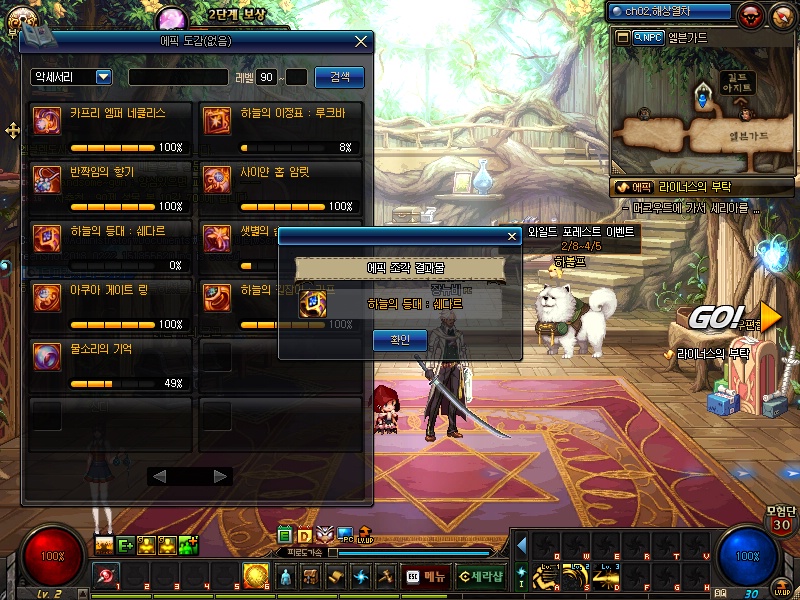Viewport: 800px width, 600px height.
Task: Go to the previous codex page arrow
Action: (158, 476)
